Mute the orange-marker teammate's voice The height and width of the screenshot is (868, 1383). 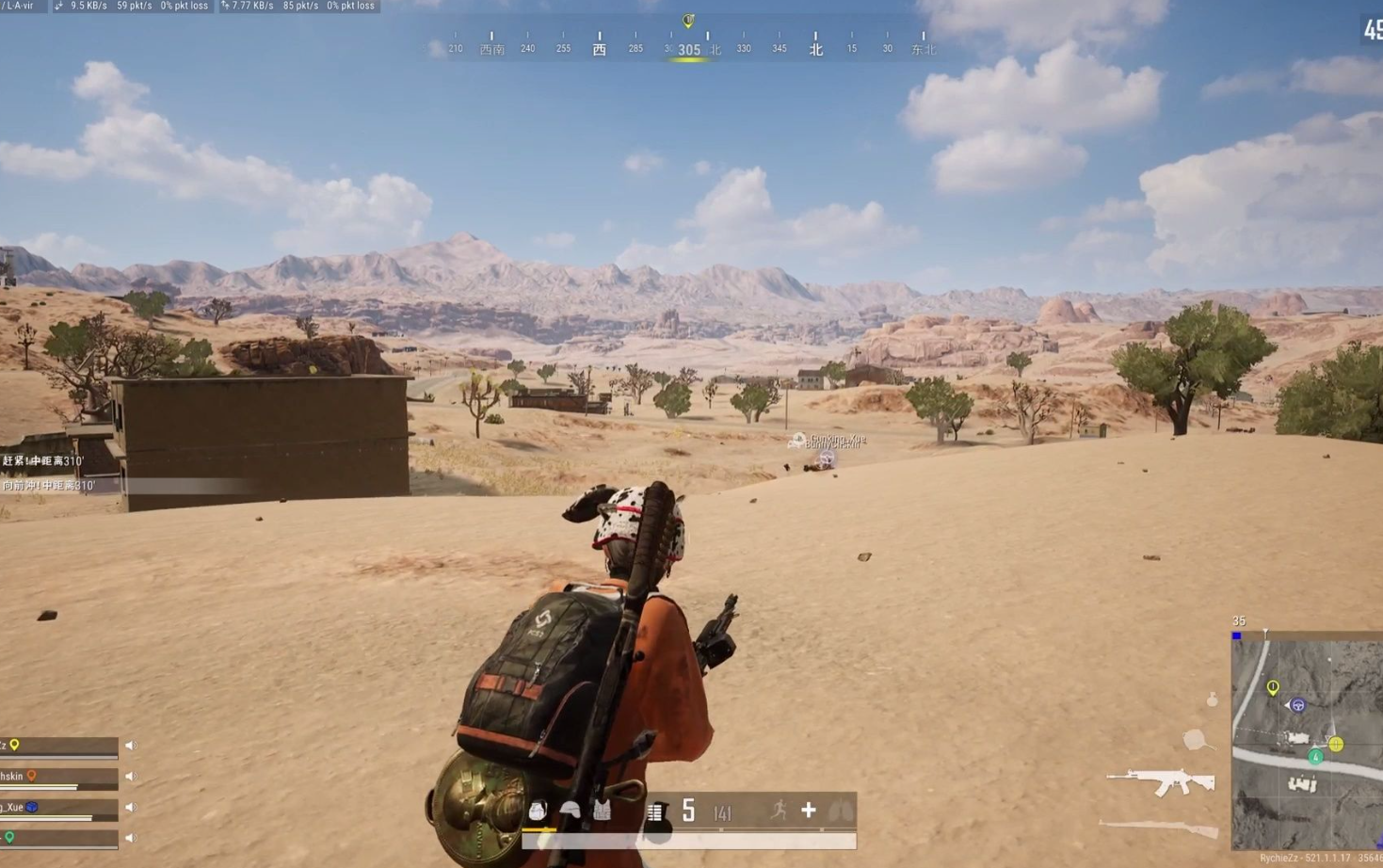pyautogui.click(x=131, y=777)
